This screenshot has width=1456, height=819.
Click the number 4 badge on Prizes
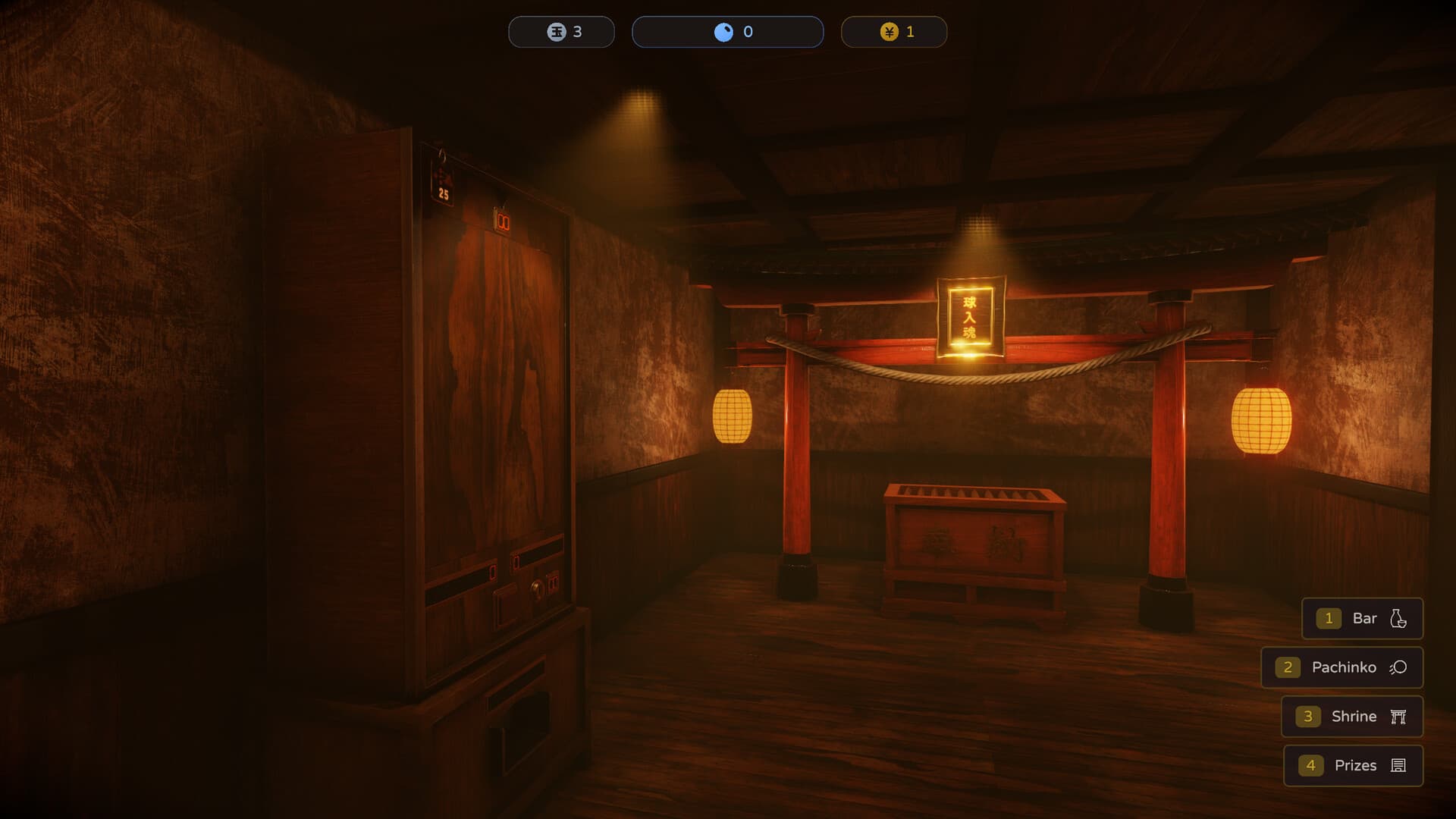point(1311,766)
